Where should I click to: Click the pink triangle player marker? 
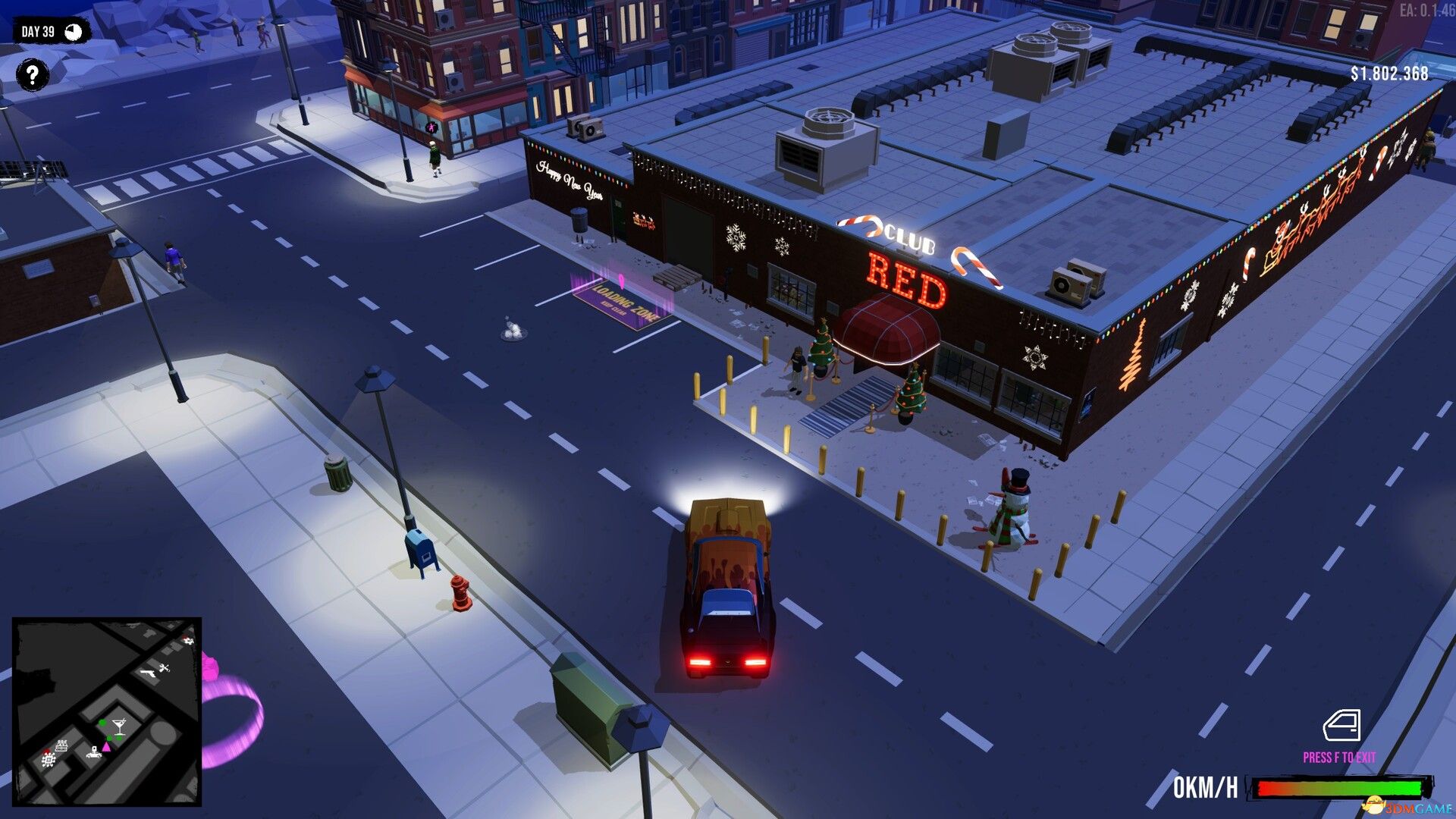(106, 748)
